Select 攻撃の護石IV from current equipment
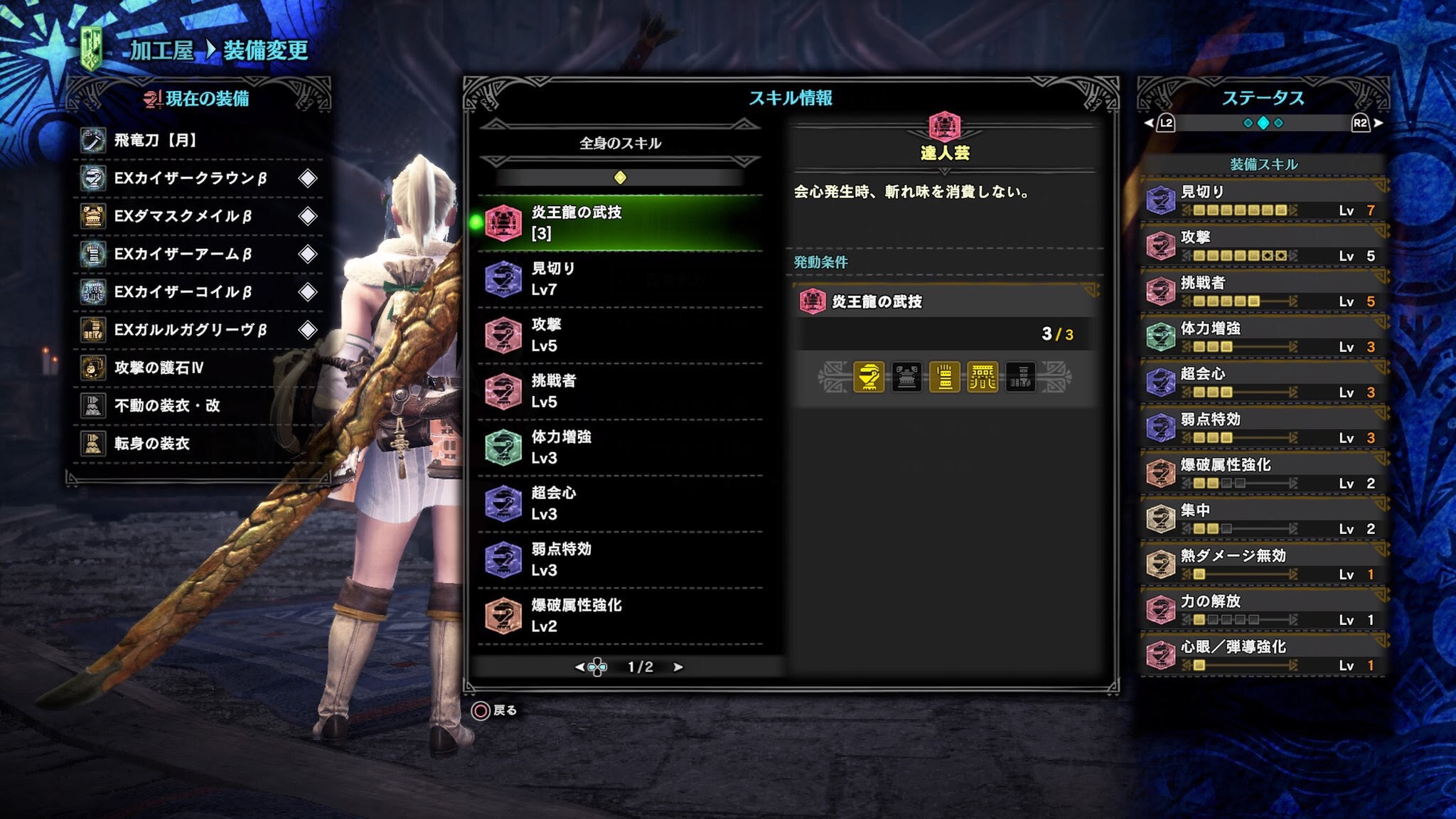The width and height of the screenshot is (1456, 819). click(x=158, y=369)
